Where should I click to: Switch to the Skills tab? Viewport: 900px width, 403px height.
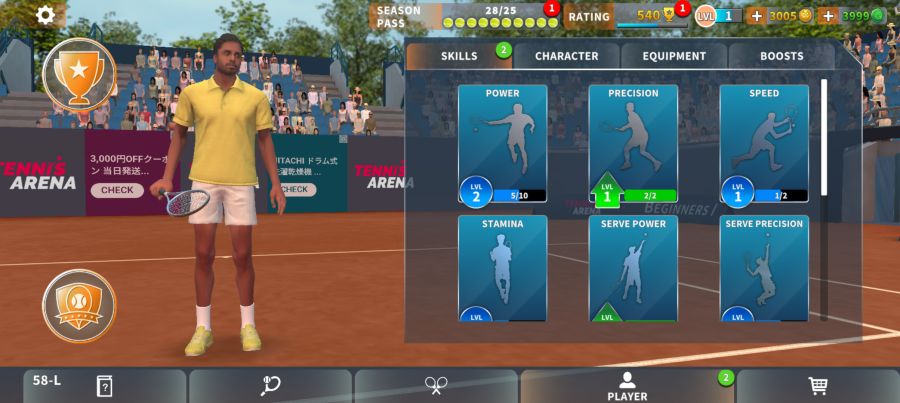(x=459, y=56)
